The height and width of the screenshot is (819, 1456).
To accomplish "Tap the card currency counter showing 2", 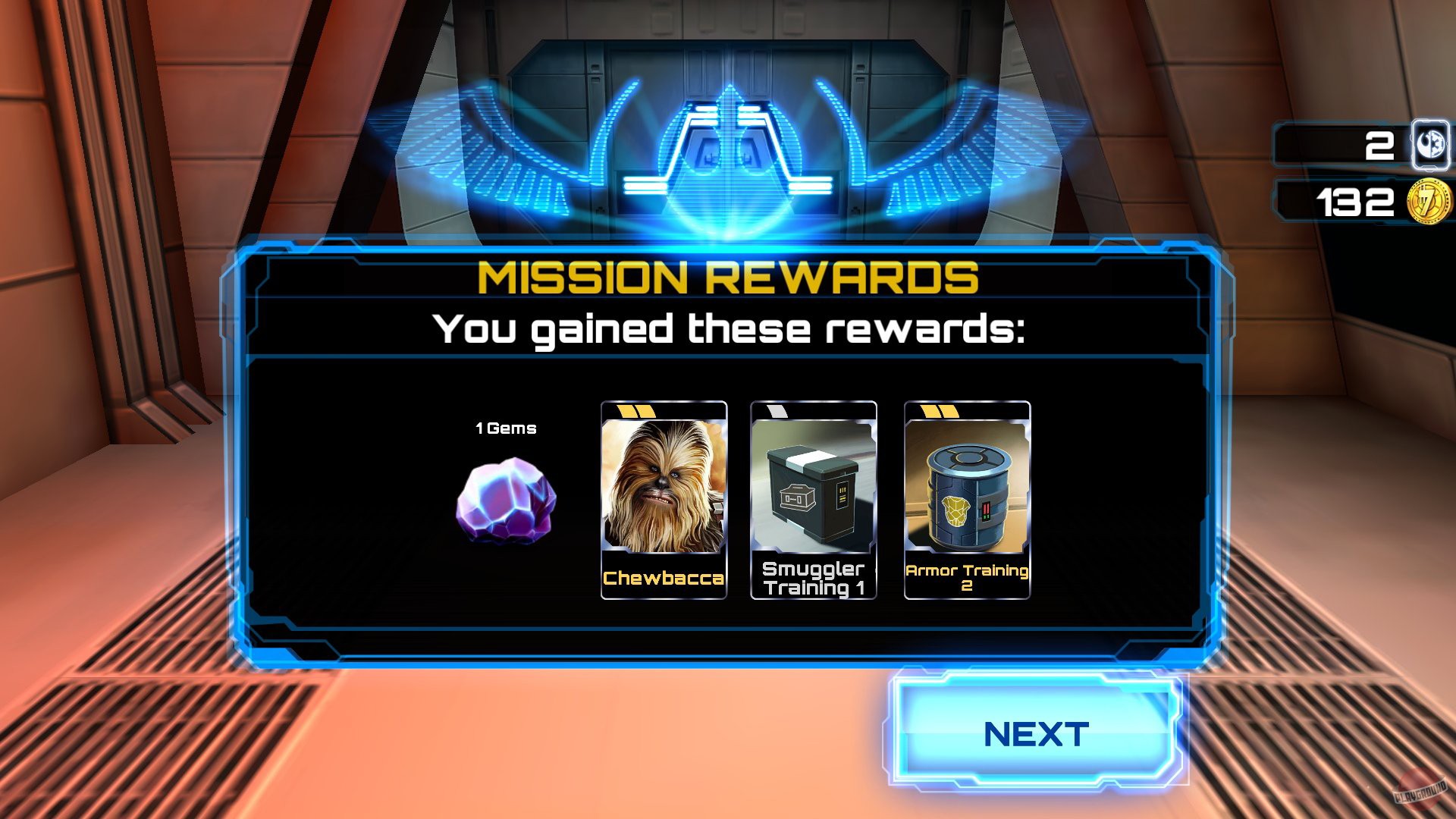I will [x=1379, y=144].
